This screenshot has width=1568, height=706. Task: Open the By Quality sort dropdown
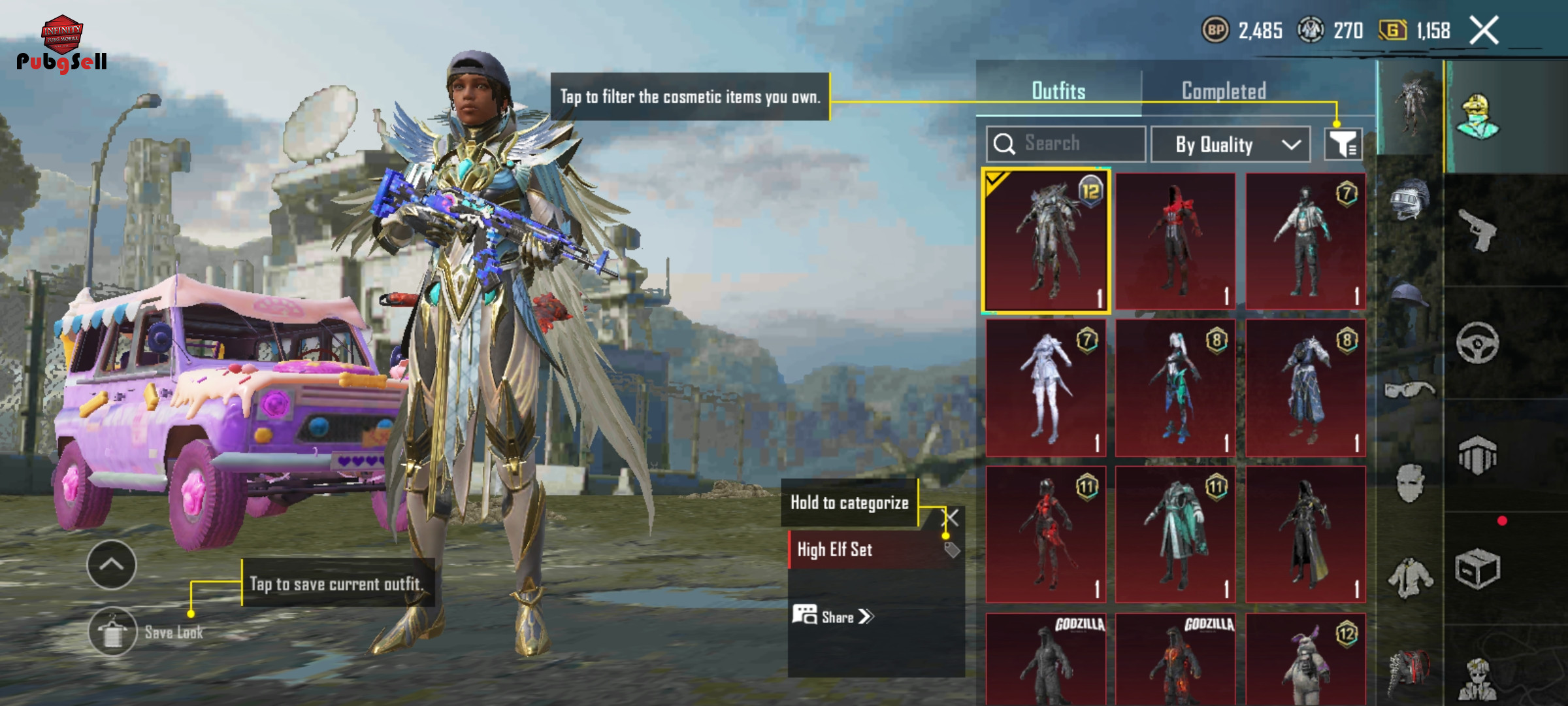pyautogui.click(x=1230, y=144)
